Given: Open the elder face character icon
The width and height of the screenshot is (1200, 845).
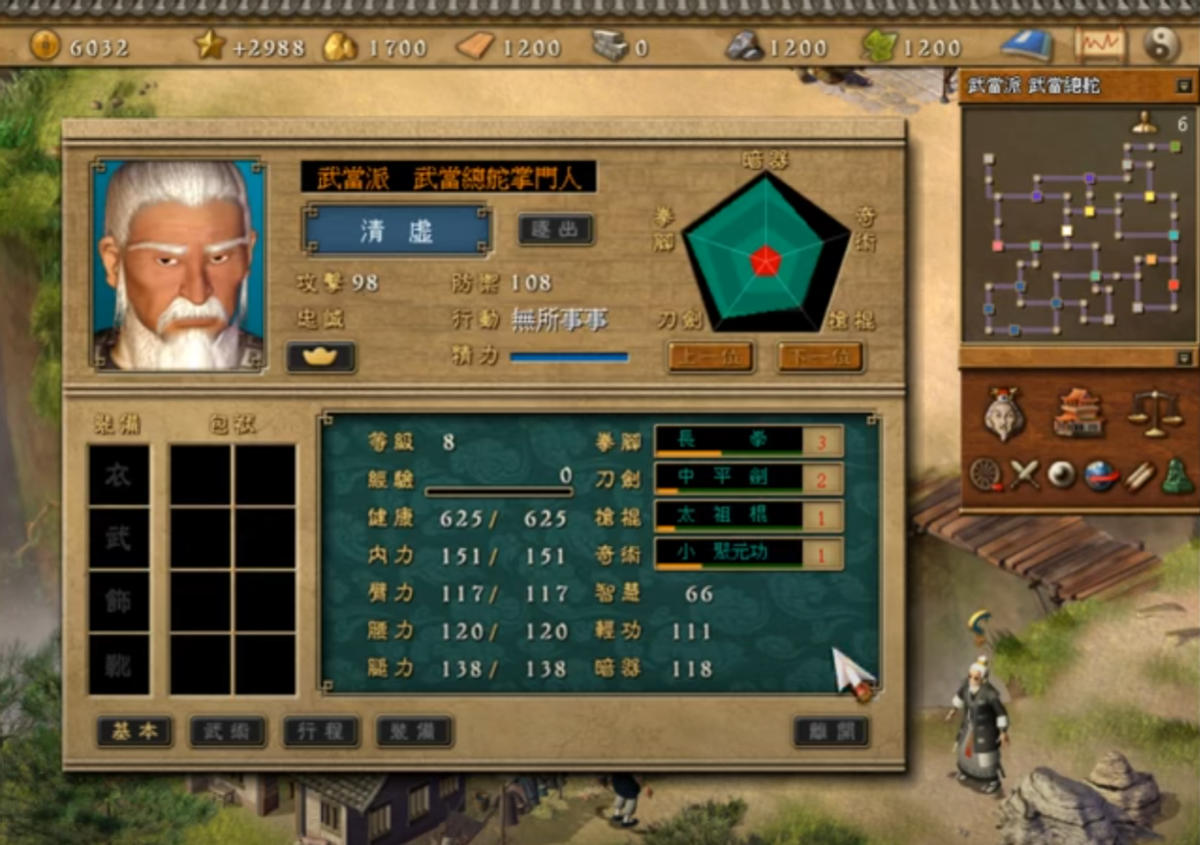Looking at the screenshot, I should pyautogui.click(x=1004, y=413).
